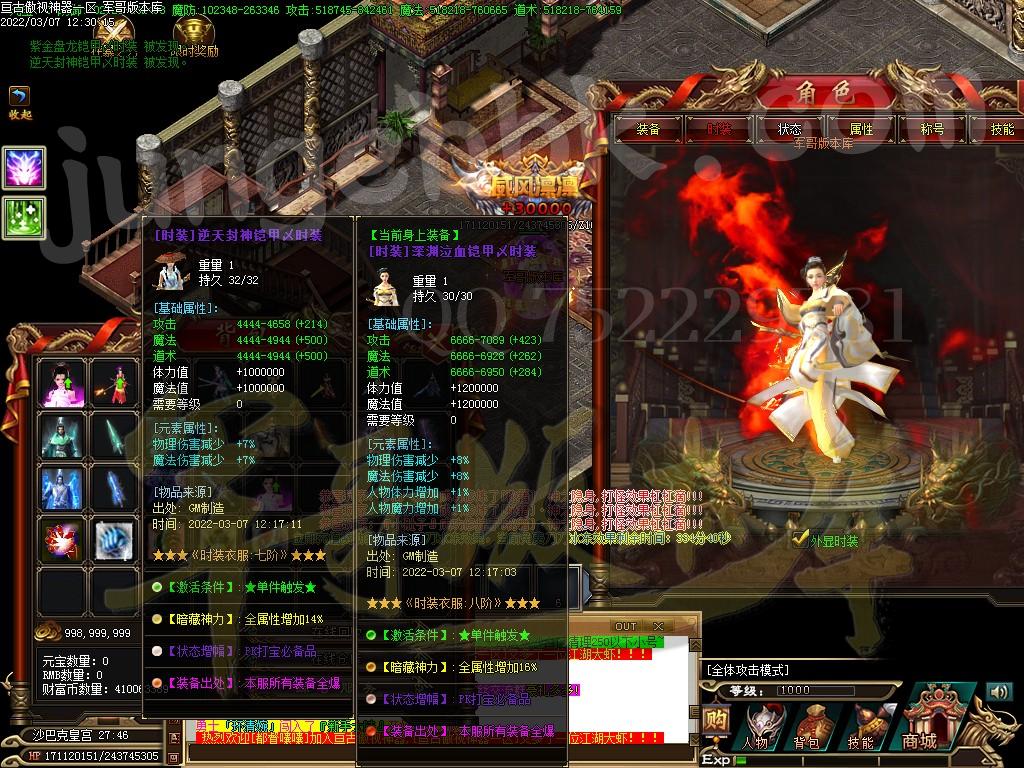Activate the green healing skill icon

[x=23, y=217]
